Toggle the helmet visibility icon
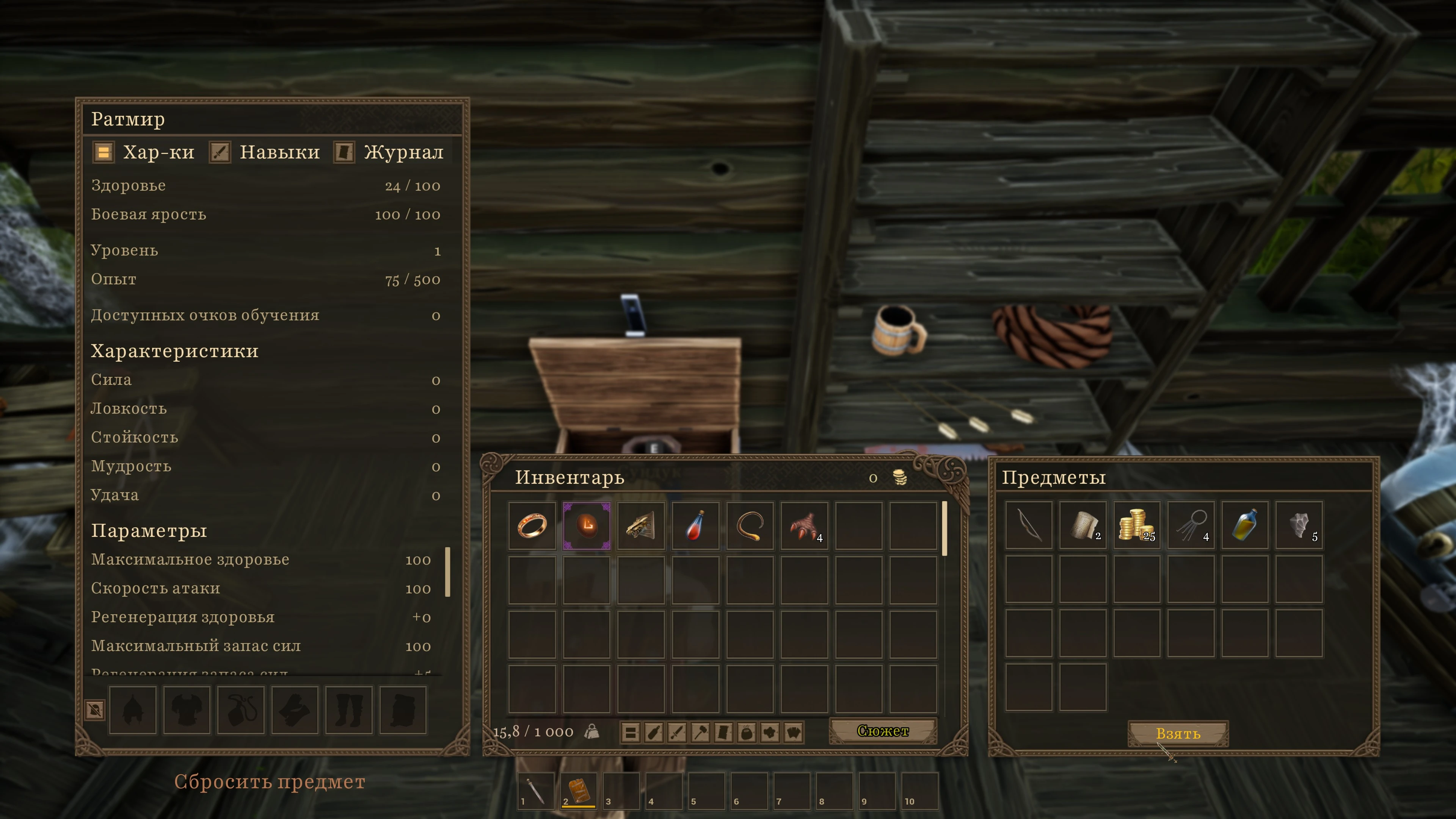The height and width of the screenshot is (819, 1456). 95,709
